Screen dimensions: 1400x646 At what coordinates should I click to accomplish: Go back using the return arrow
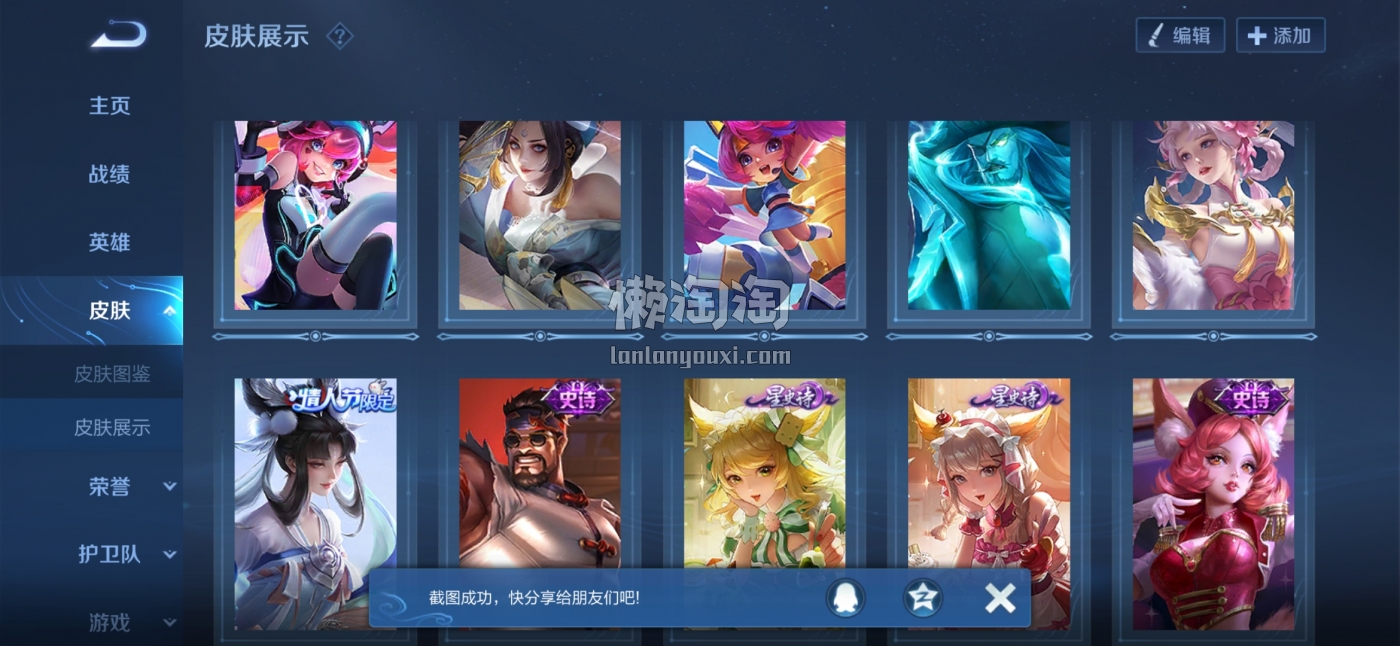119,36
